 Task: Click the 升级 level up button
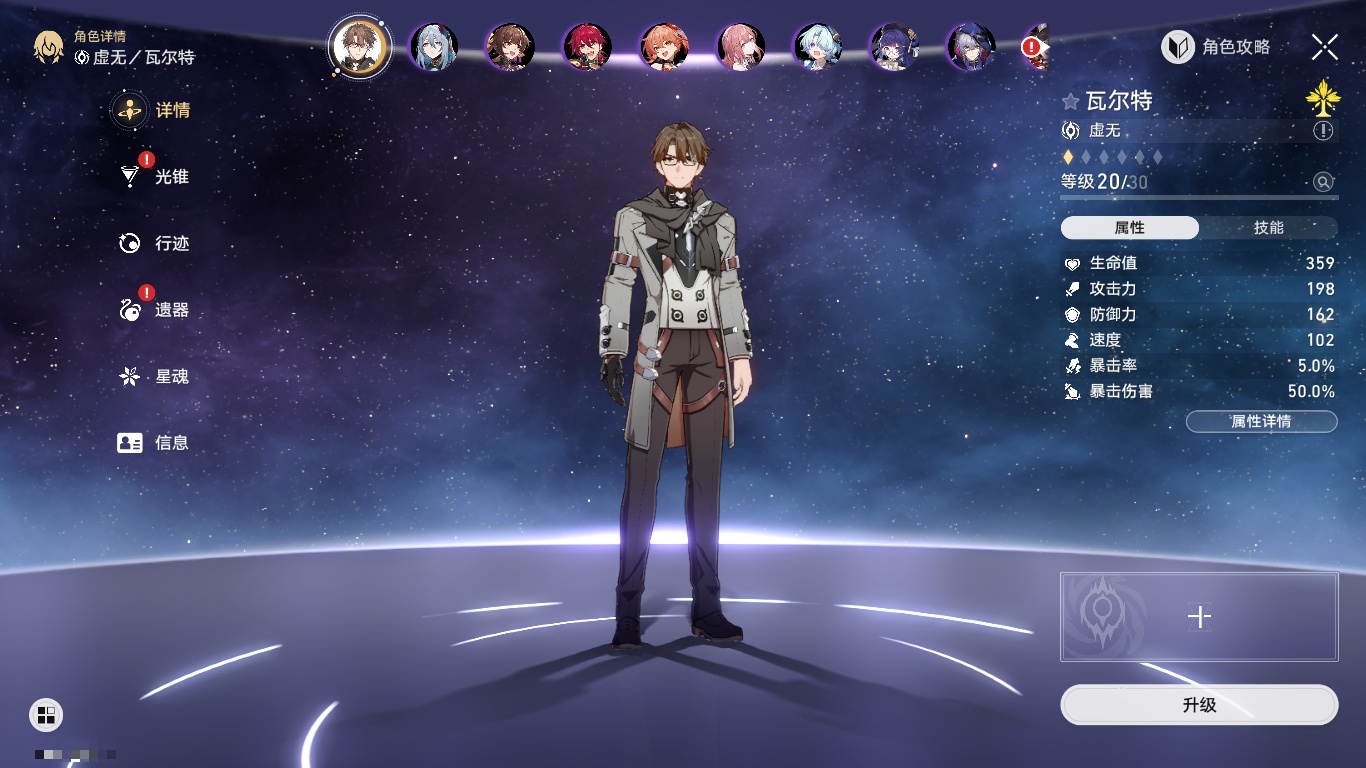click(1199, 705)
